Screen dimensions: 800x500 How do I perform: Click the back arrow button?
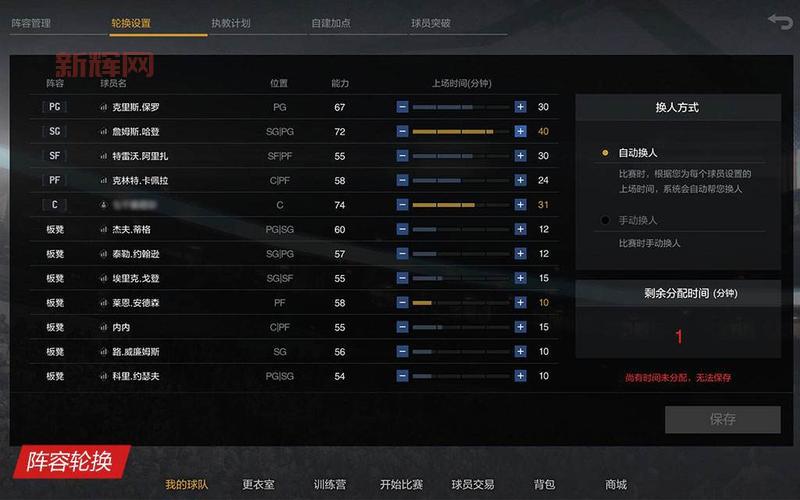coord(779,21)
